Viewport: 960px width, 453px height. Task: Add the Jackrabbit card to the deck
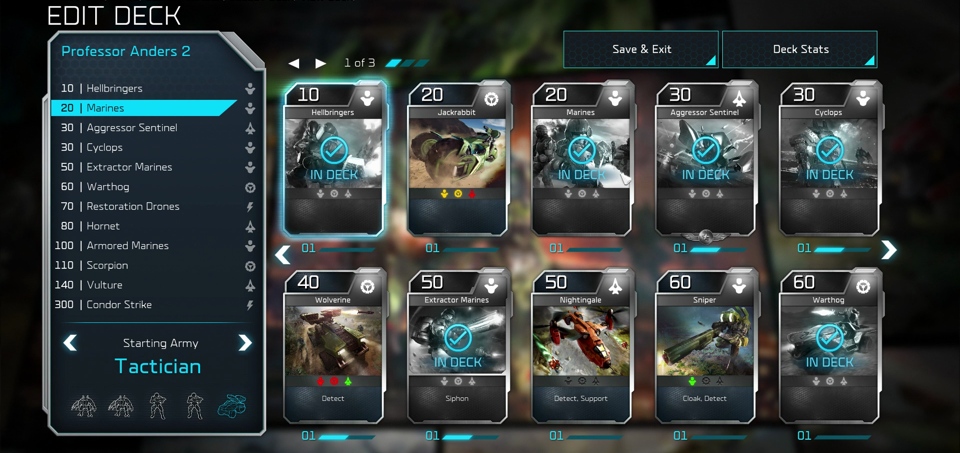(459, 160)
